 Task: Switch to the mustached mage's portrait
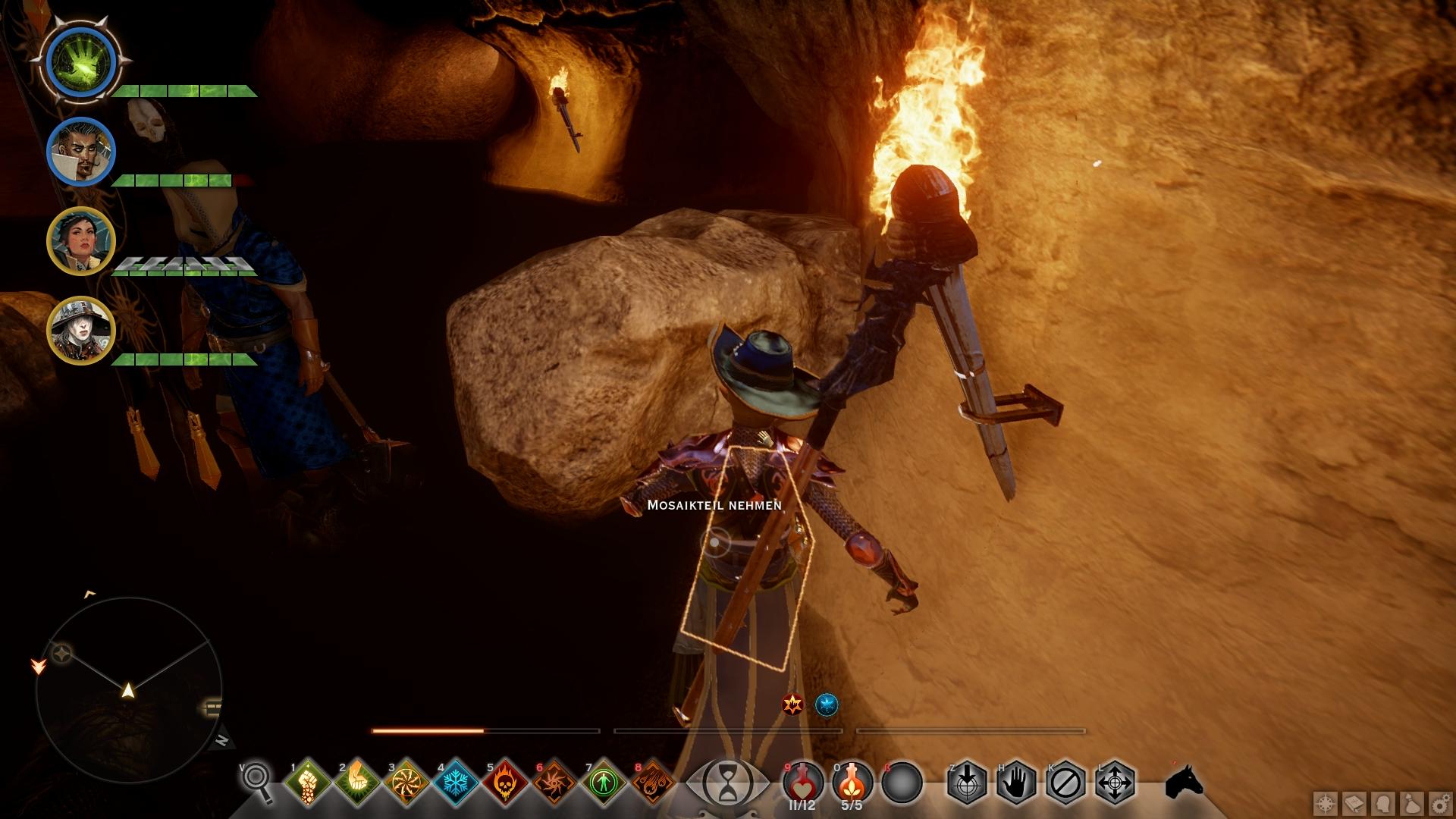[x=81, y=152]
